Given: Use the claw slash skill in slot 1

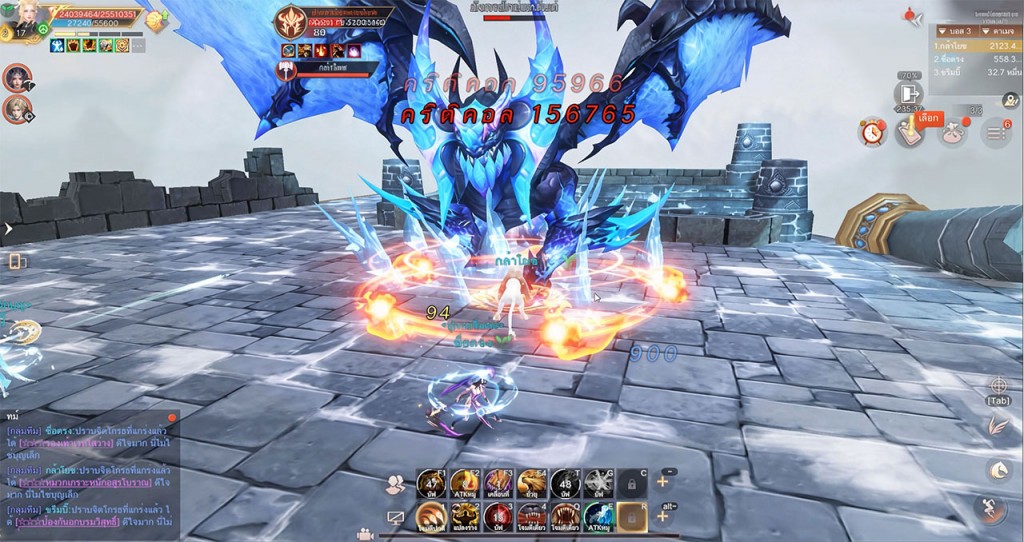Looking at the screenshot, I should point(429,516).
